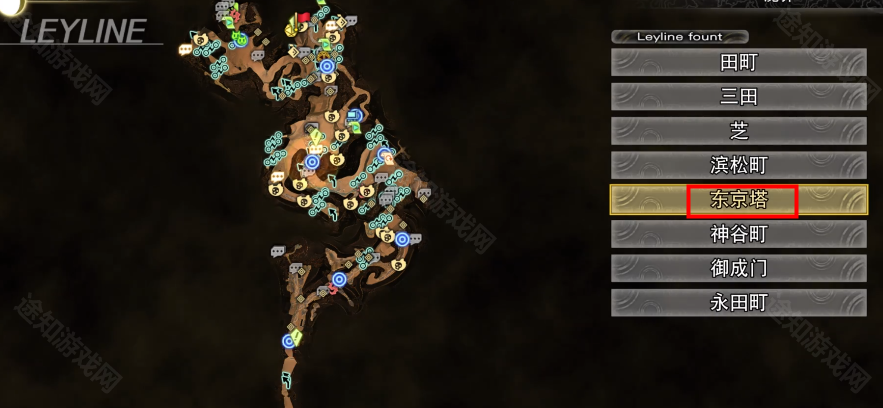The height and width of the screenshot is (408, 883).
Task: Select 永田町 at the list bottom
Action: tap(738, 302)
